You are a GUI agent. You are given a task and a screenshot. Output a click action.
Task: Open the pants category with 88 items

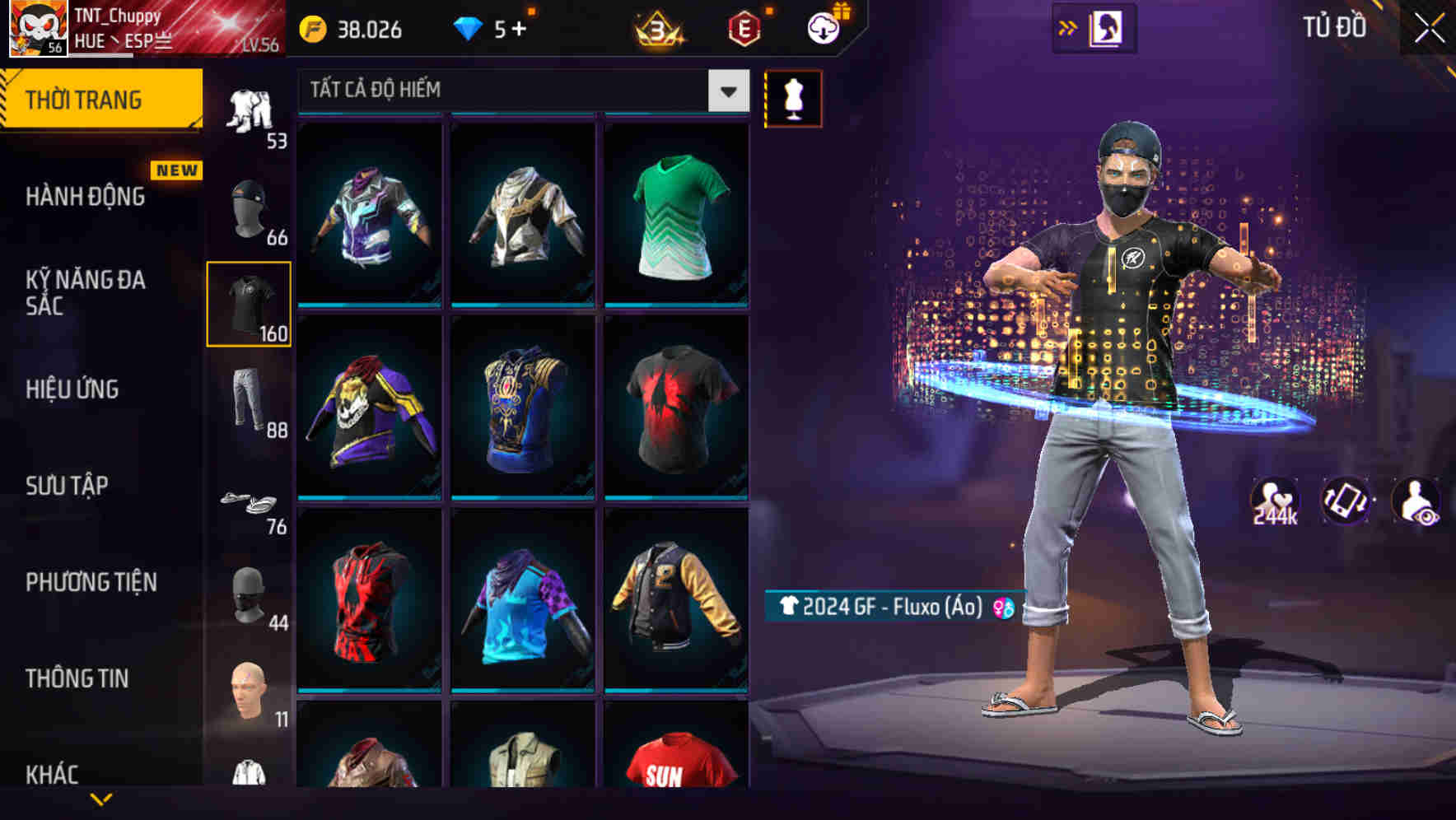250,401
